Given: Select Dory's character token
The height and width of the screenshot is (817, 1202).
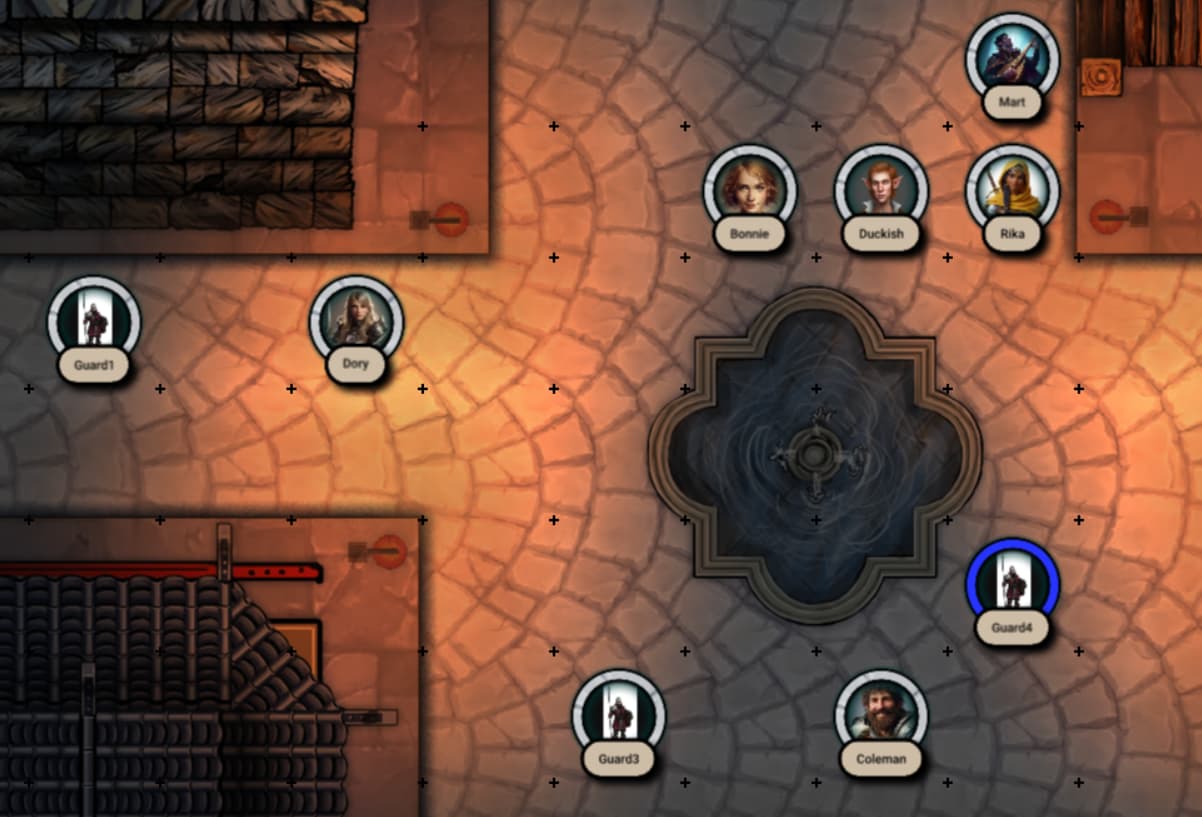Looking at the screenshot, I should (x=356, y=322).
